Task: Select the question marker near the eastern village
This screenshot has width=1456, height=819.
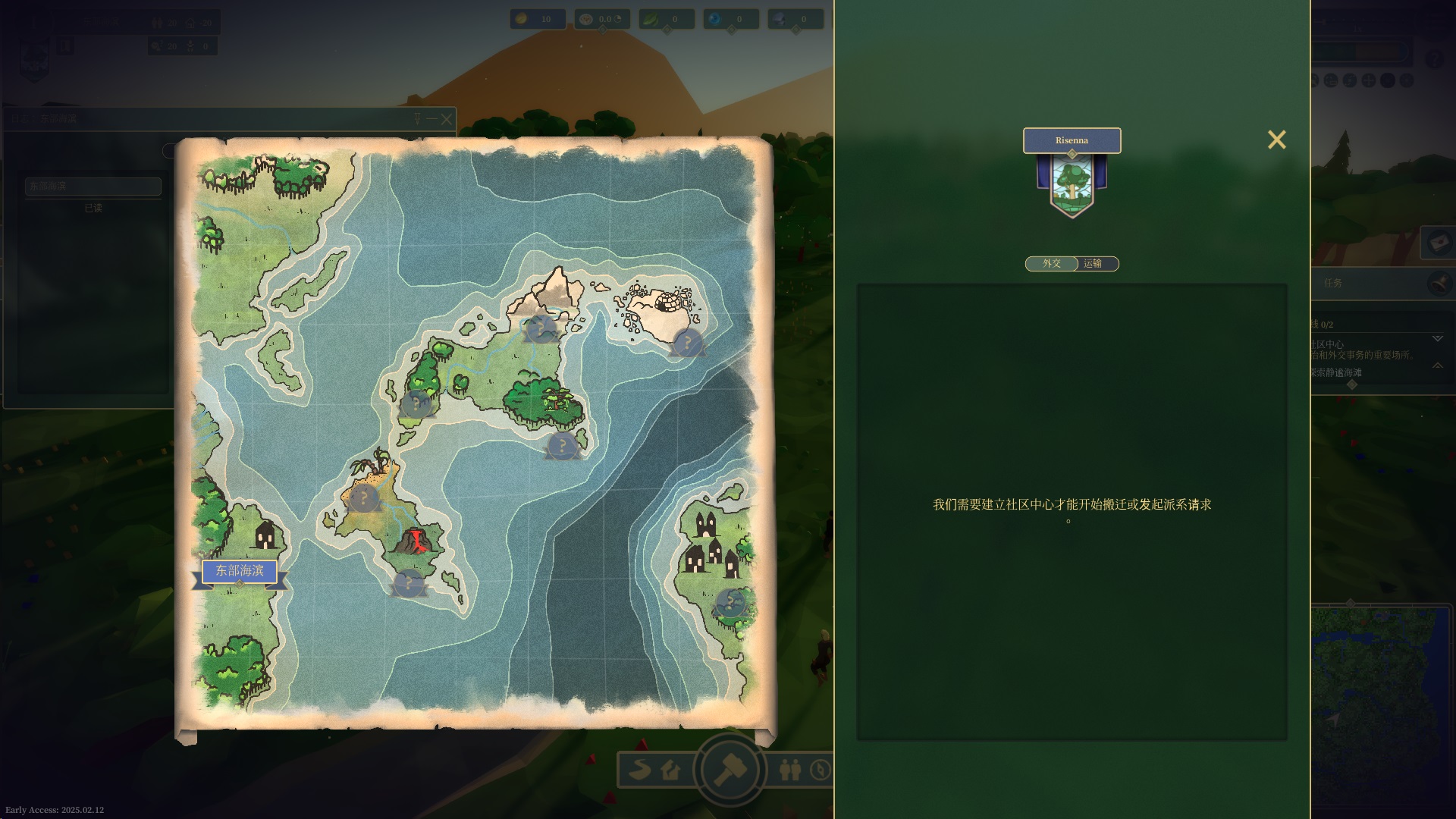Action: point(730,604)
